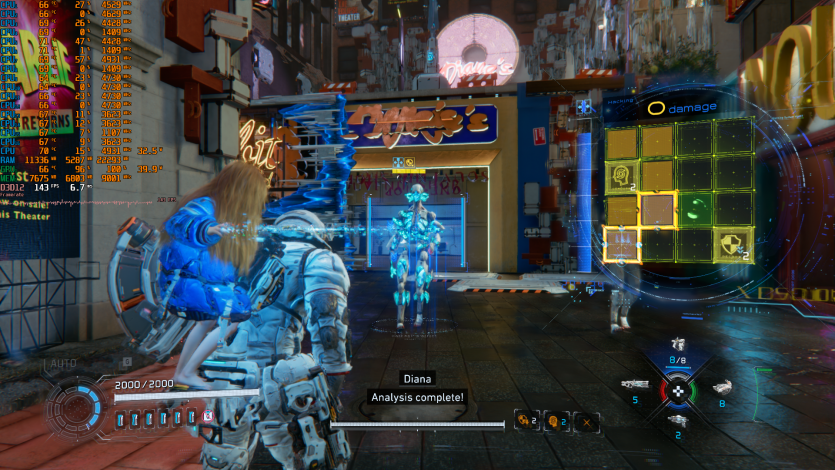Pick the orange-bordered tile with blue arrows
Screen dimensions: 835x470
click(x=621, y=244)
